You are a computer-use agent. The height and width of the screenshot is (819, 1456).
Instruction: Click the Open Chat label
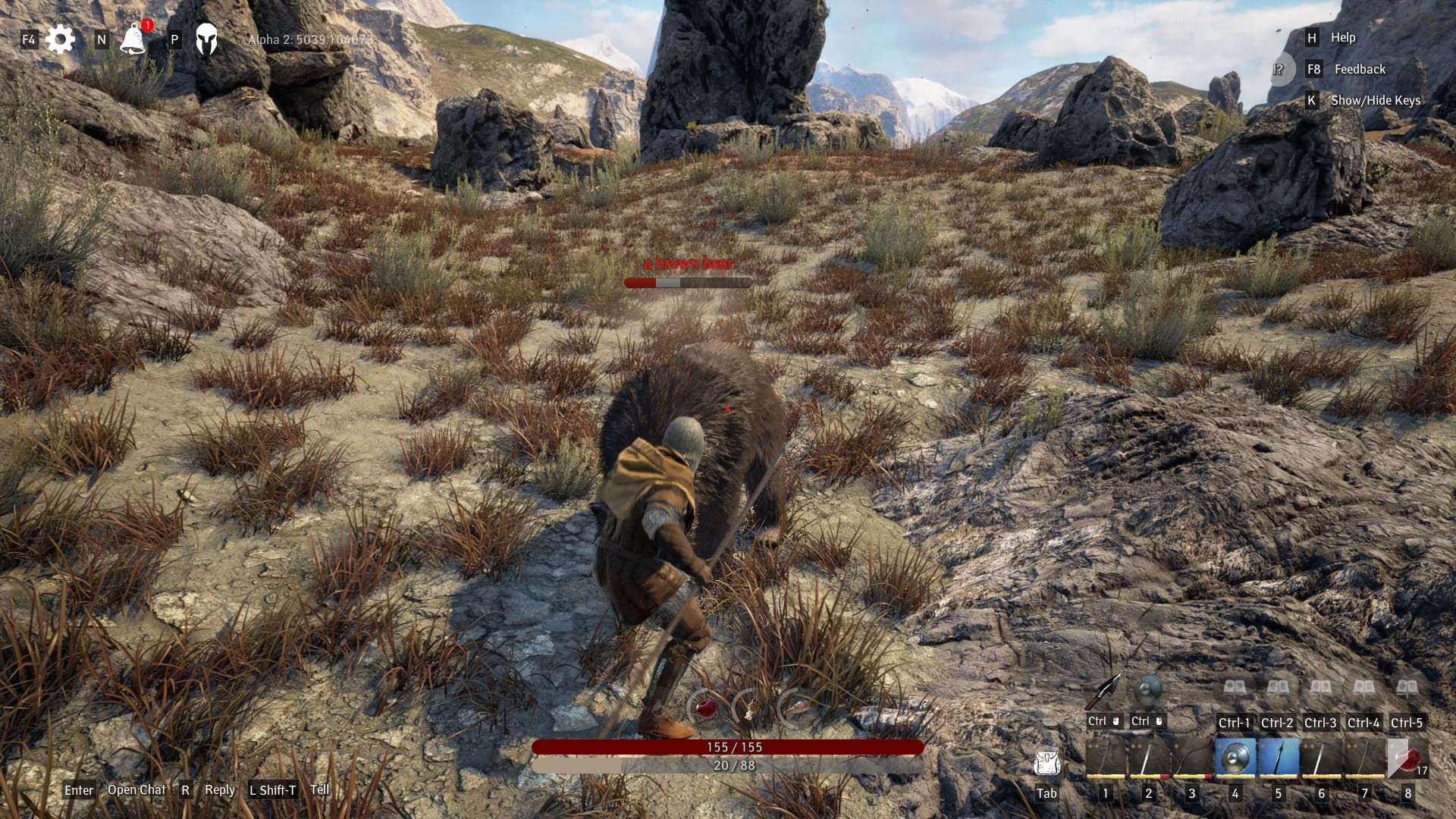pyautogui.click(x=136, y=790)
